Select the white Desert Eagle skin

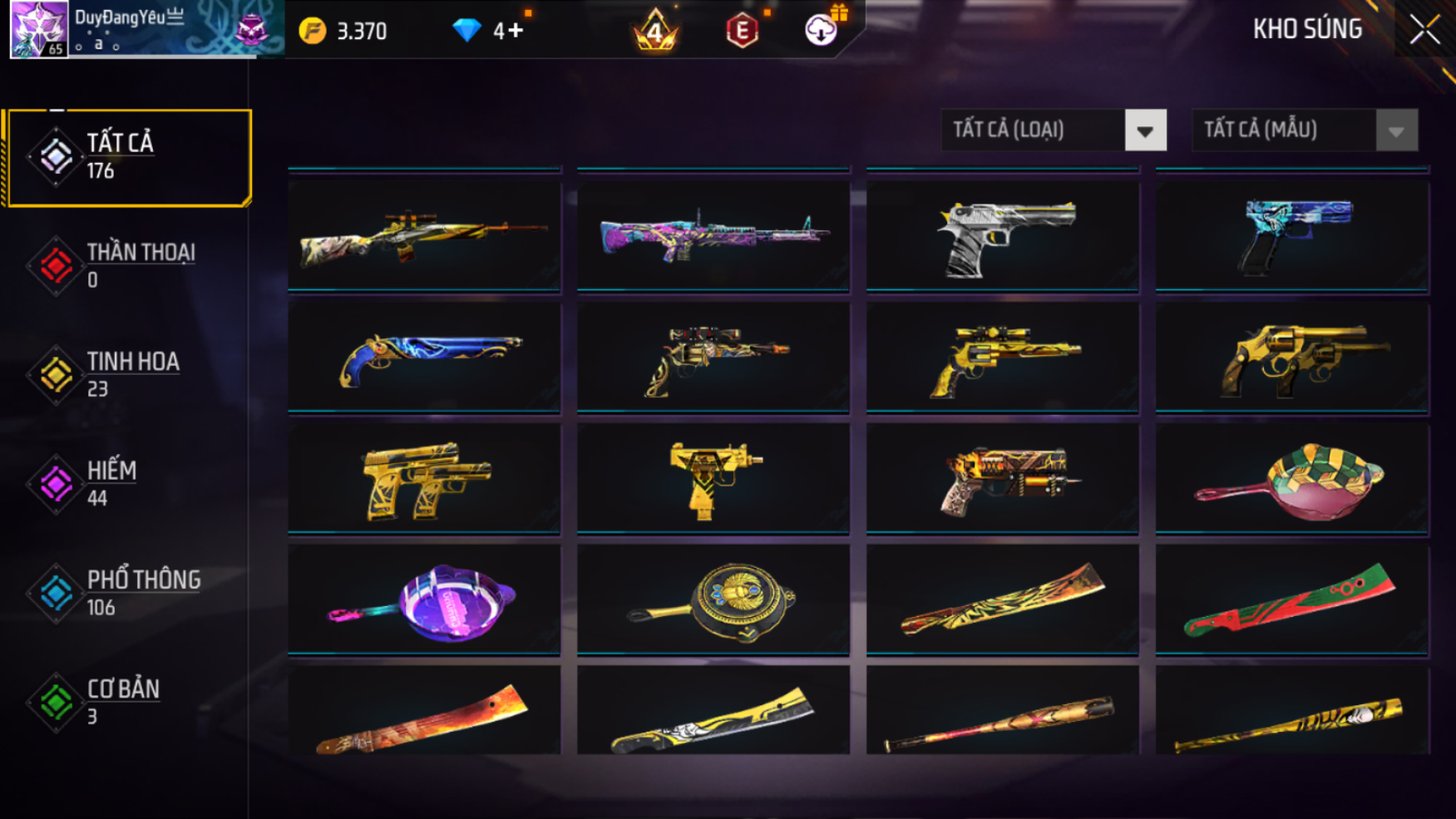pyautogui.click(x=1002, y=236)
